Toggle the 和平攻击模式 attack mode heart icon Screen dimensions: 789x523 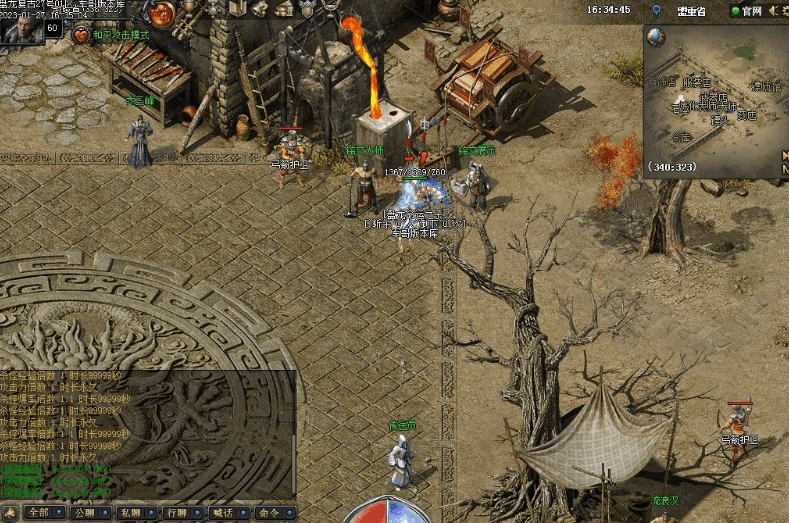(81, 35)
